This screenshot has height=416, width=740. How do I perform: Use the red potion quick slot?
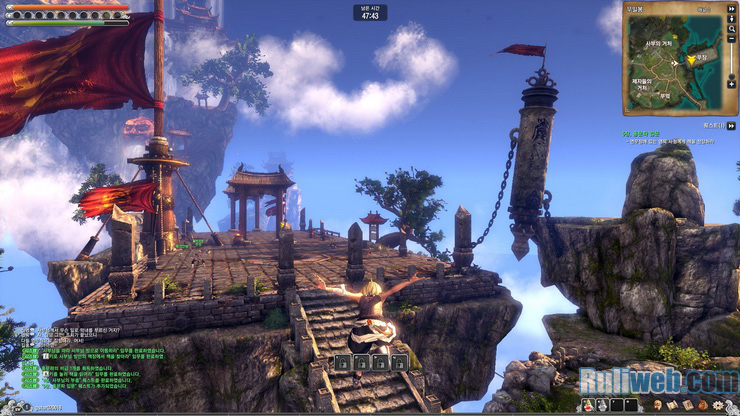(x=587, y=405)
